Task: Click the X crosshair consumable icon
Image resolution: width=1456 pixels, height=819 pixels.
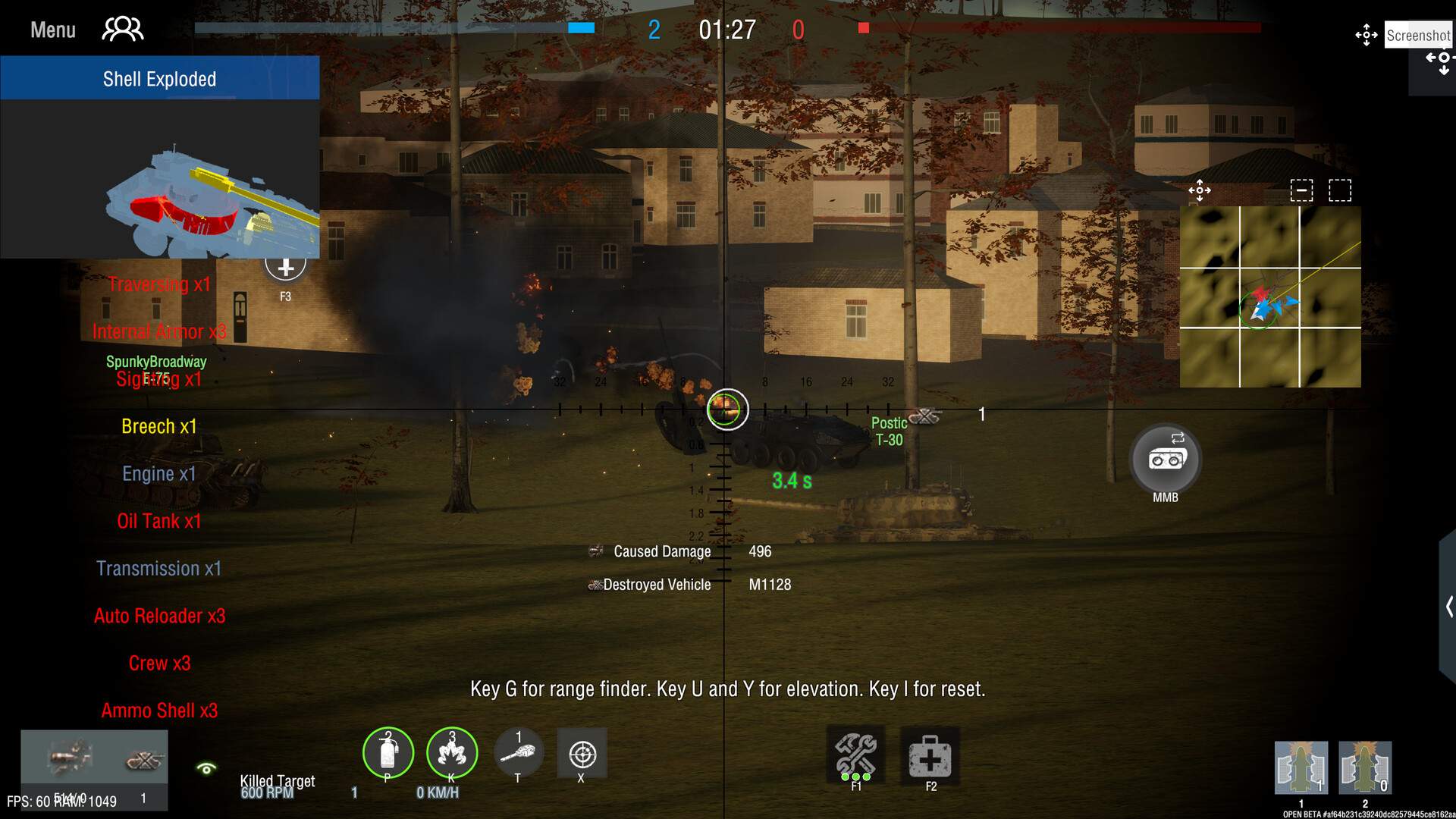Action: pos(582,754)
